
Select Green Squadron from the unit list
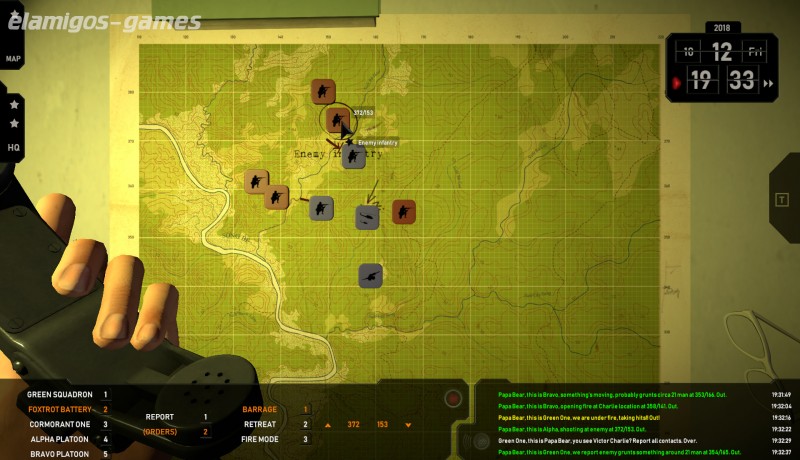pyautogui.click(x=60, y=394)
